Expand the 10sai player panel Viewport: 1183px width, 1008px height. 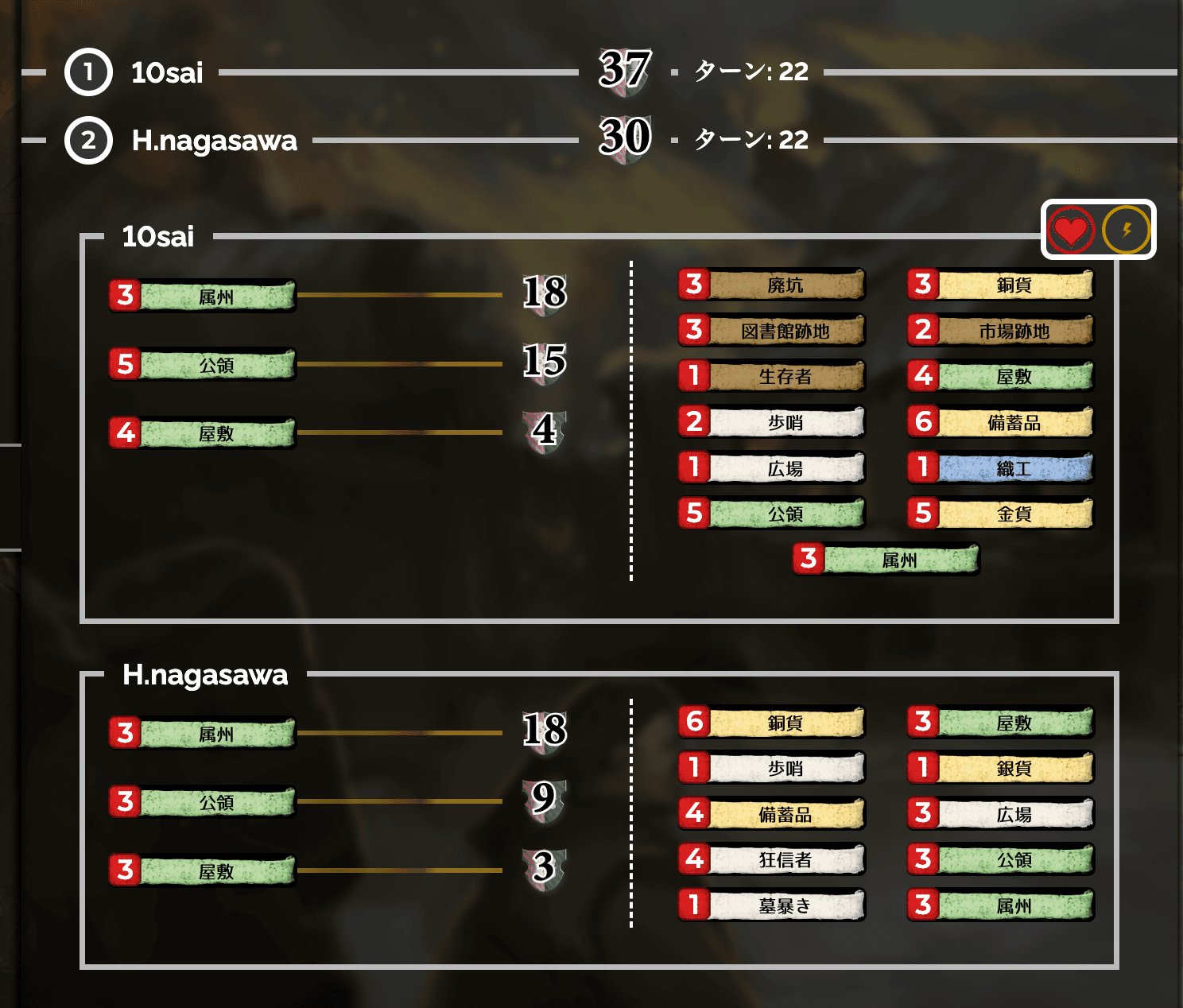pos(157,236)
